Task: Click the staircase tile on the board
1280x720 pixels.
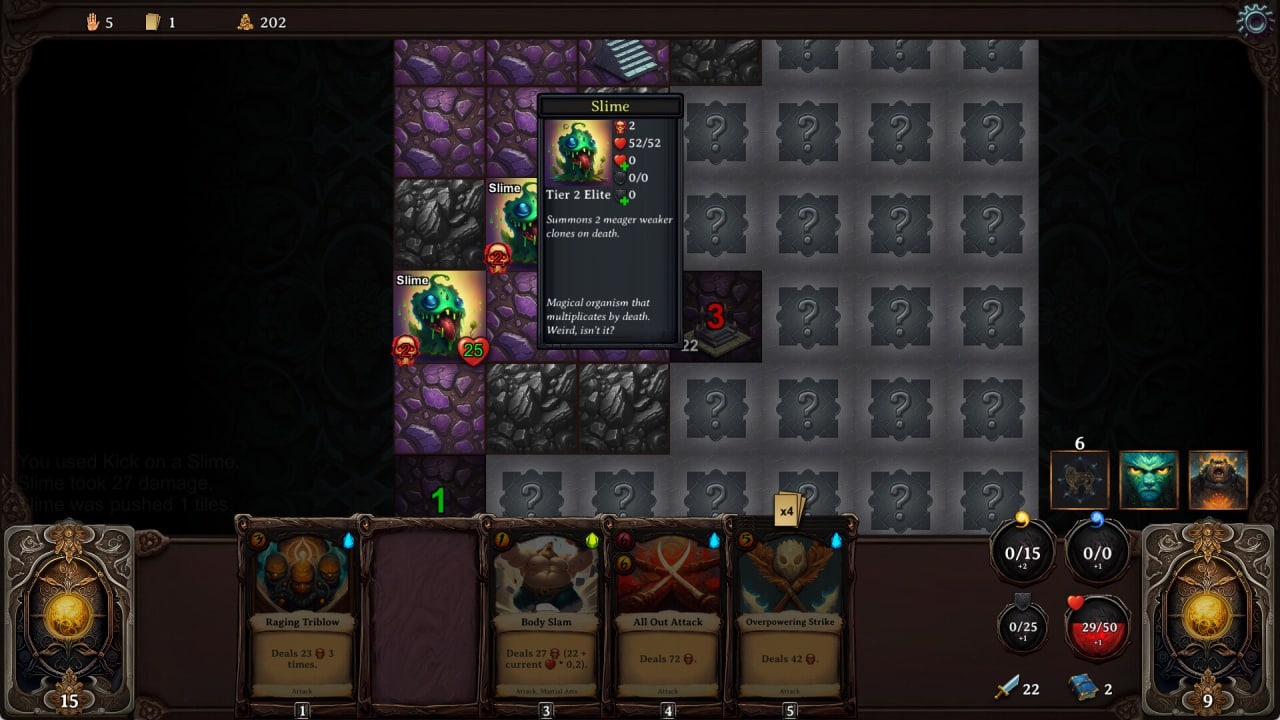Action: pos(623,58)
